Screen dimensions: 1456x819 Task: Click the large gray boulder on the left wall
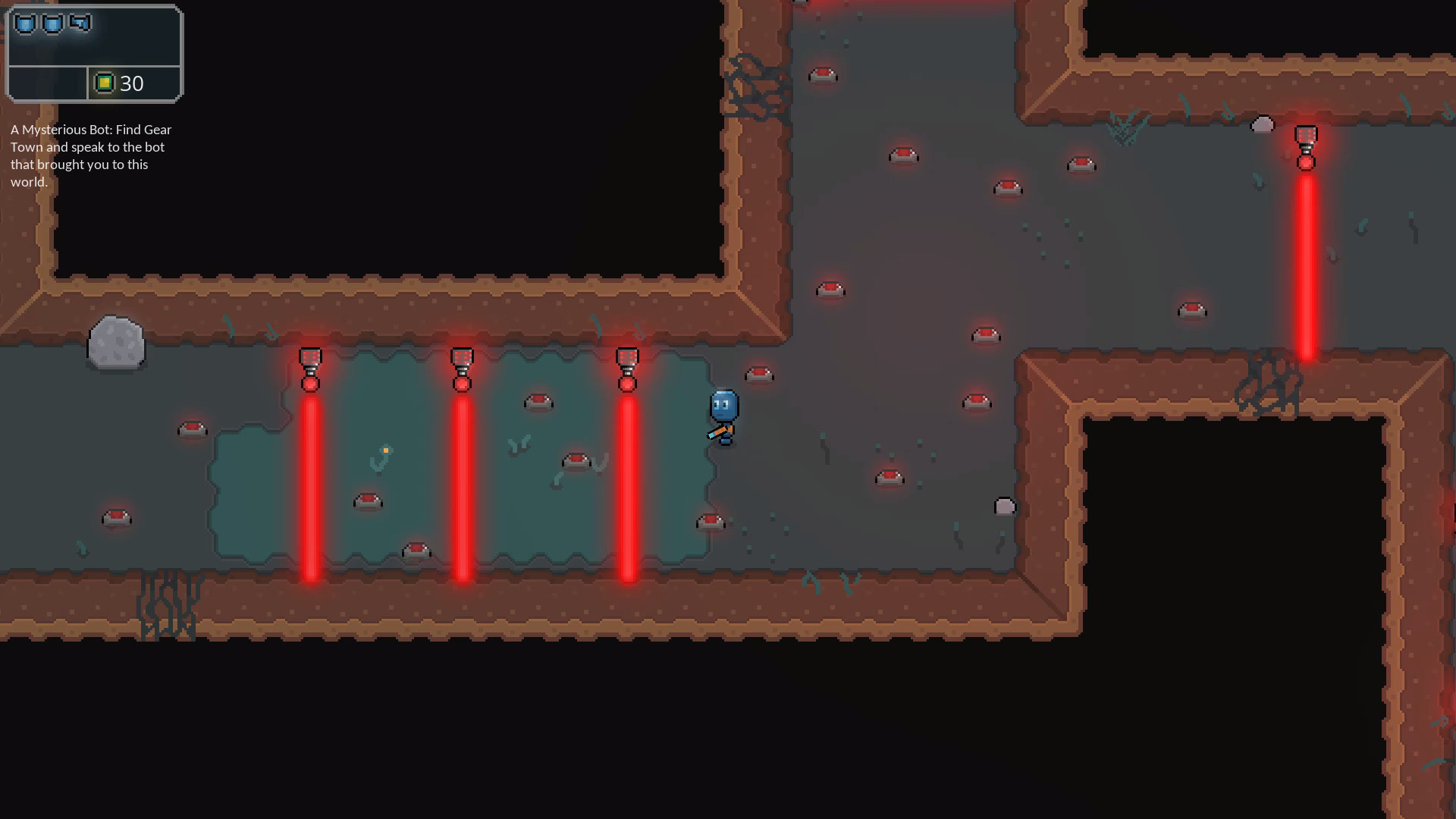click(118, 341)
